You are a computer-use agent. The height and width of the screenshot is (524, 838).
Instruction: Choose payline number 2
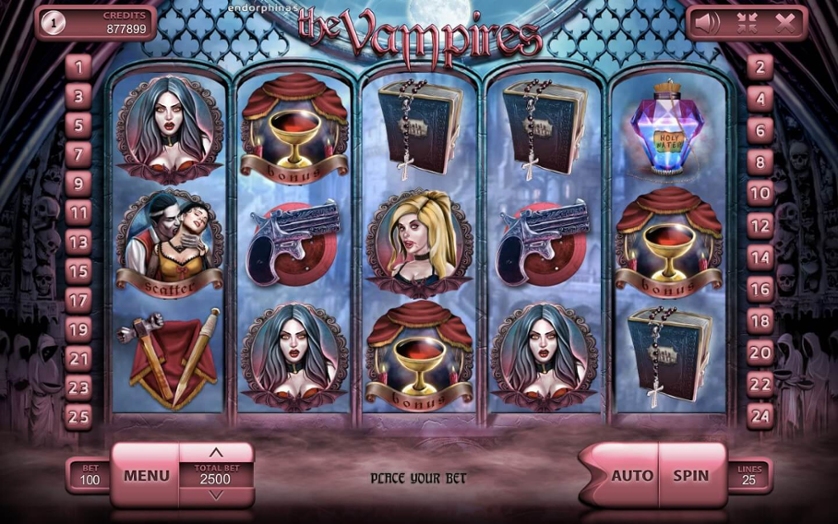click(761, 67)
